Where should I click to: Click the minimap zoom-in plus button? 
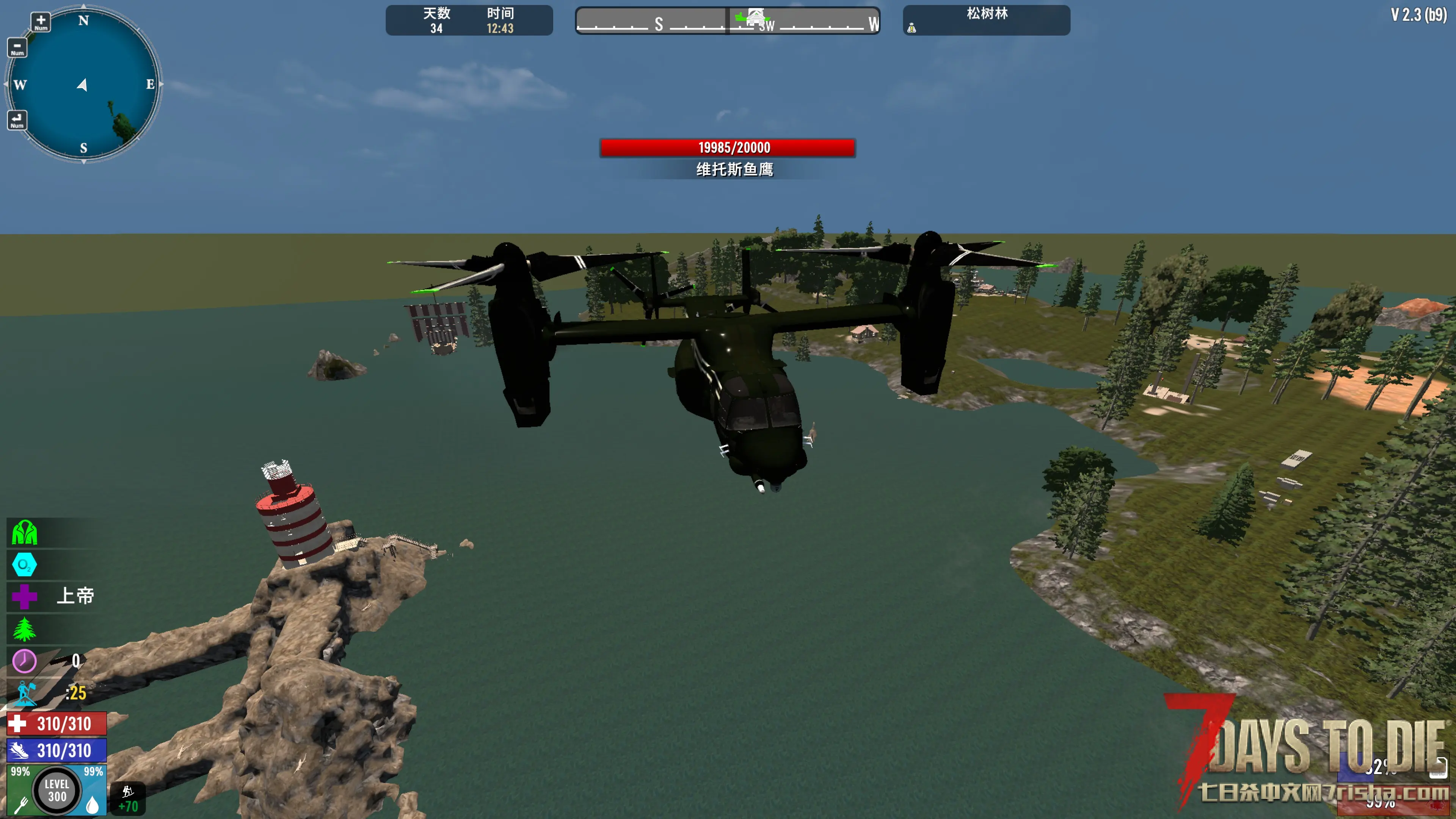click(41, 22)
